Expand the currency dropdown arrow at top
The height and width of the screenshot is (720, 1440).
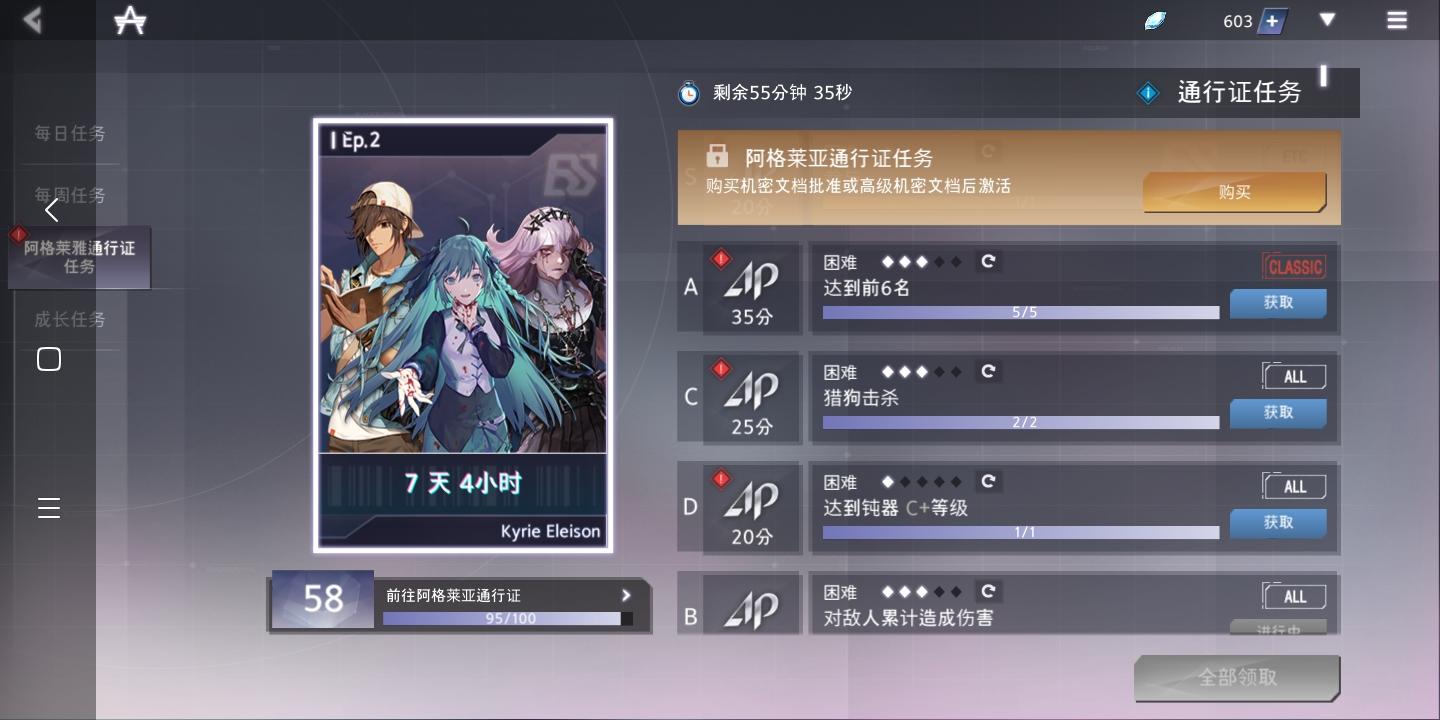tap(1327, 20)
